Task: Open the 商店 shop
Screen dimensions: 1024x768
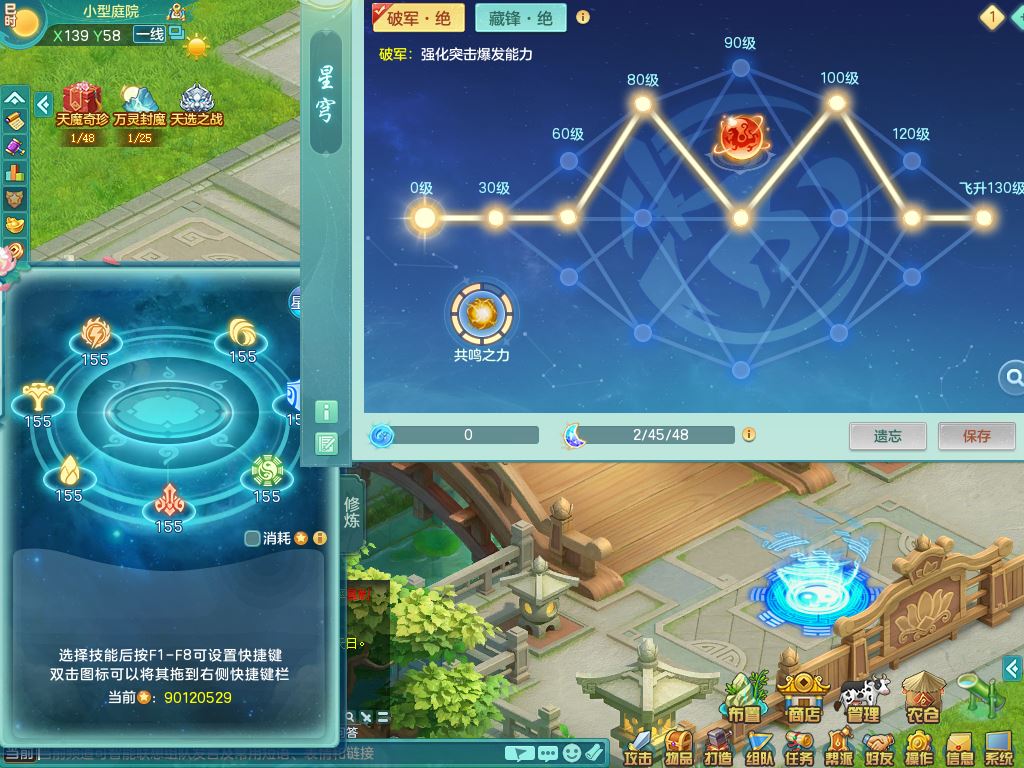Action: point(803,696)
